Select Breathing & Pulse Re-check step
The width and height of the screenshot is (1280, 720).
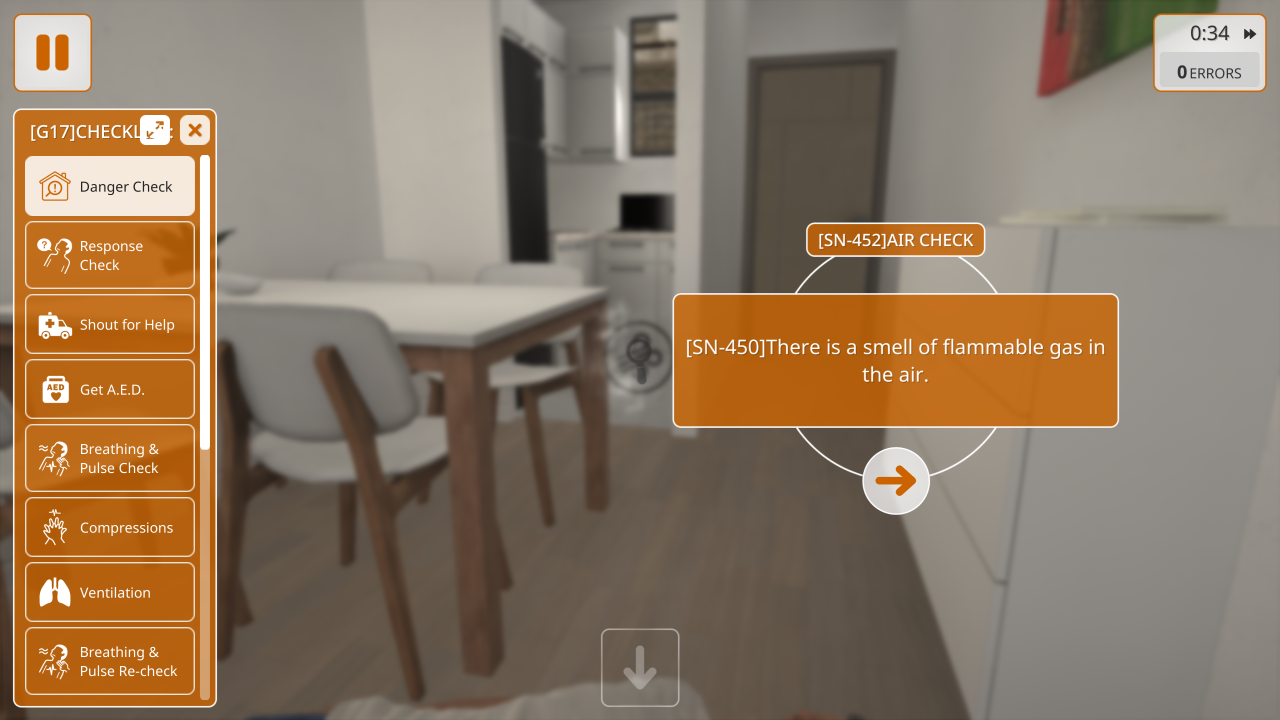point(110,661)
